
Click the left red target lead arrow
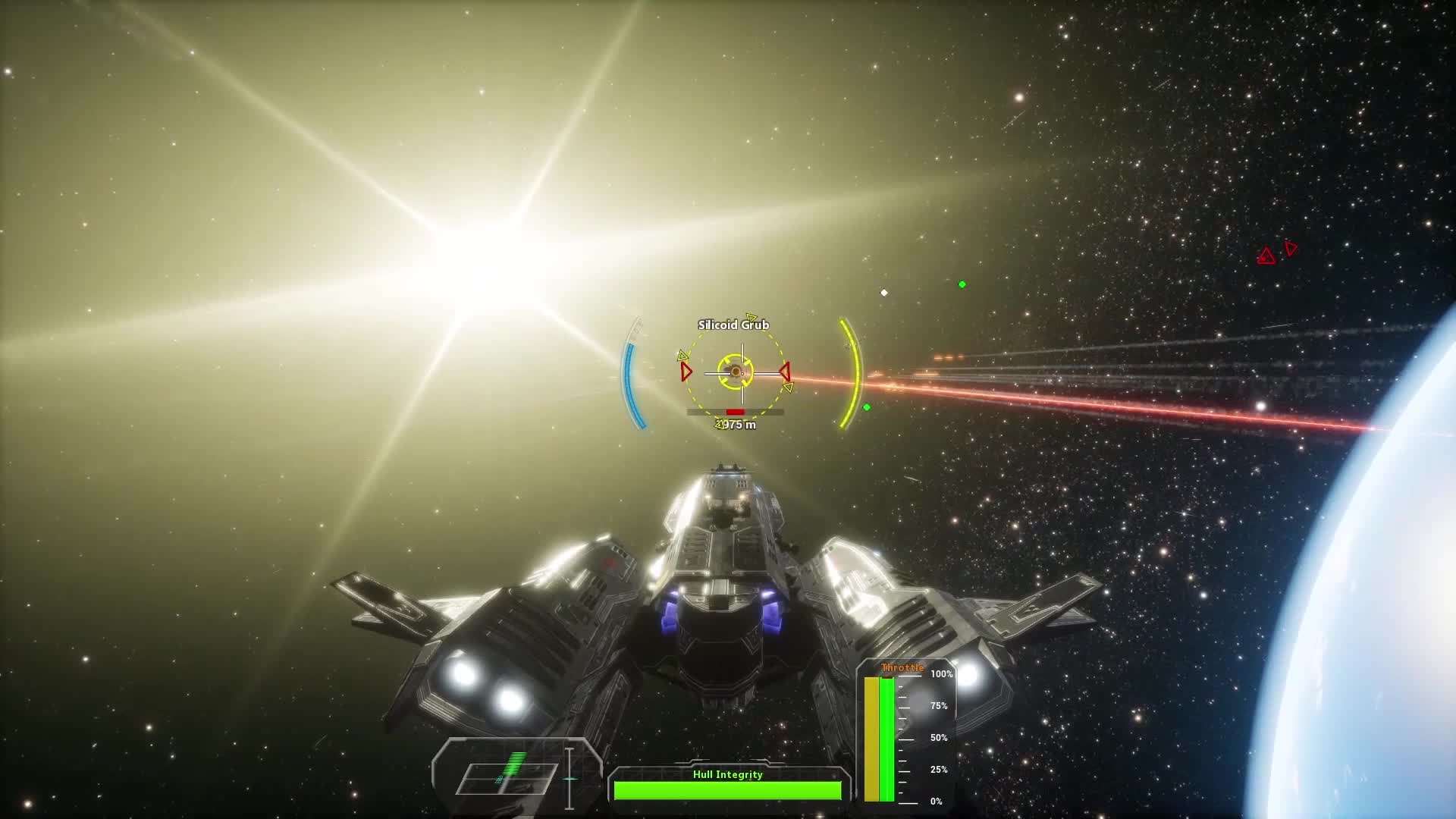[686, 372]
